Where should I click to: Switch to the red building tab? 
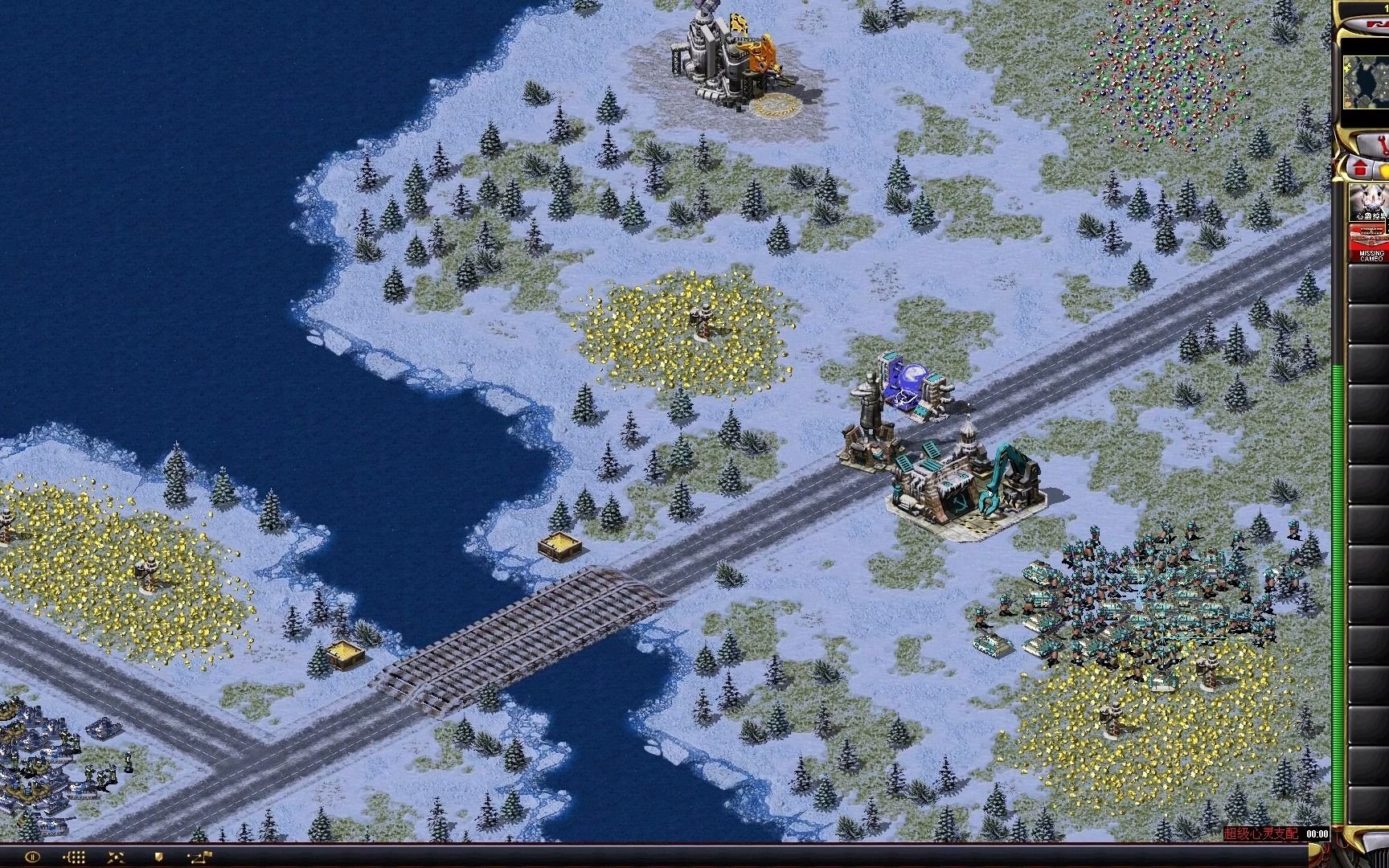pyautogui.click(x=1361, y=169)
